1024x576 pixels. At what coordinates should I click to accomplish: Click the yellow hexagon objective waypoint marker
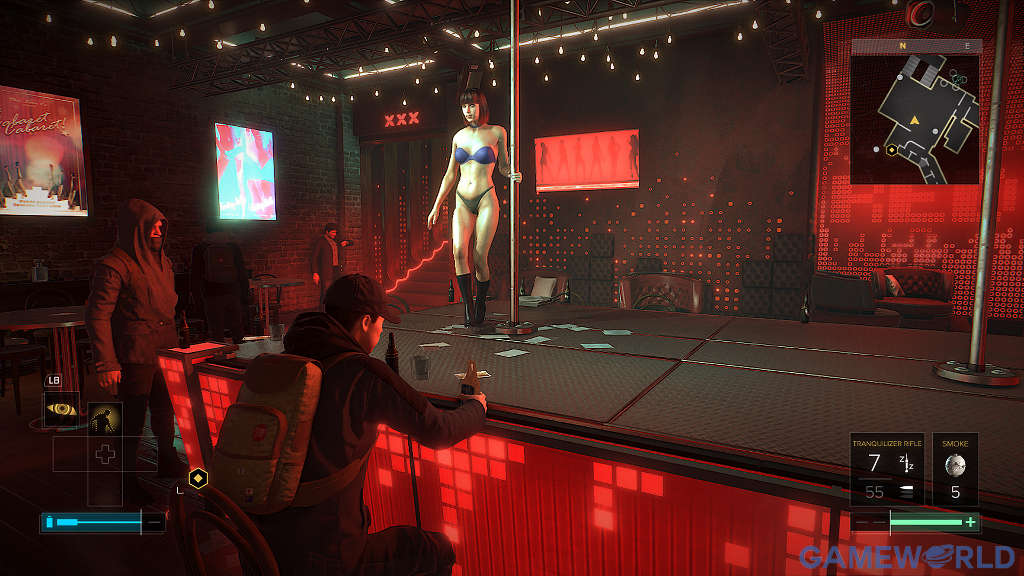point(199,478)
